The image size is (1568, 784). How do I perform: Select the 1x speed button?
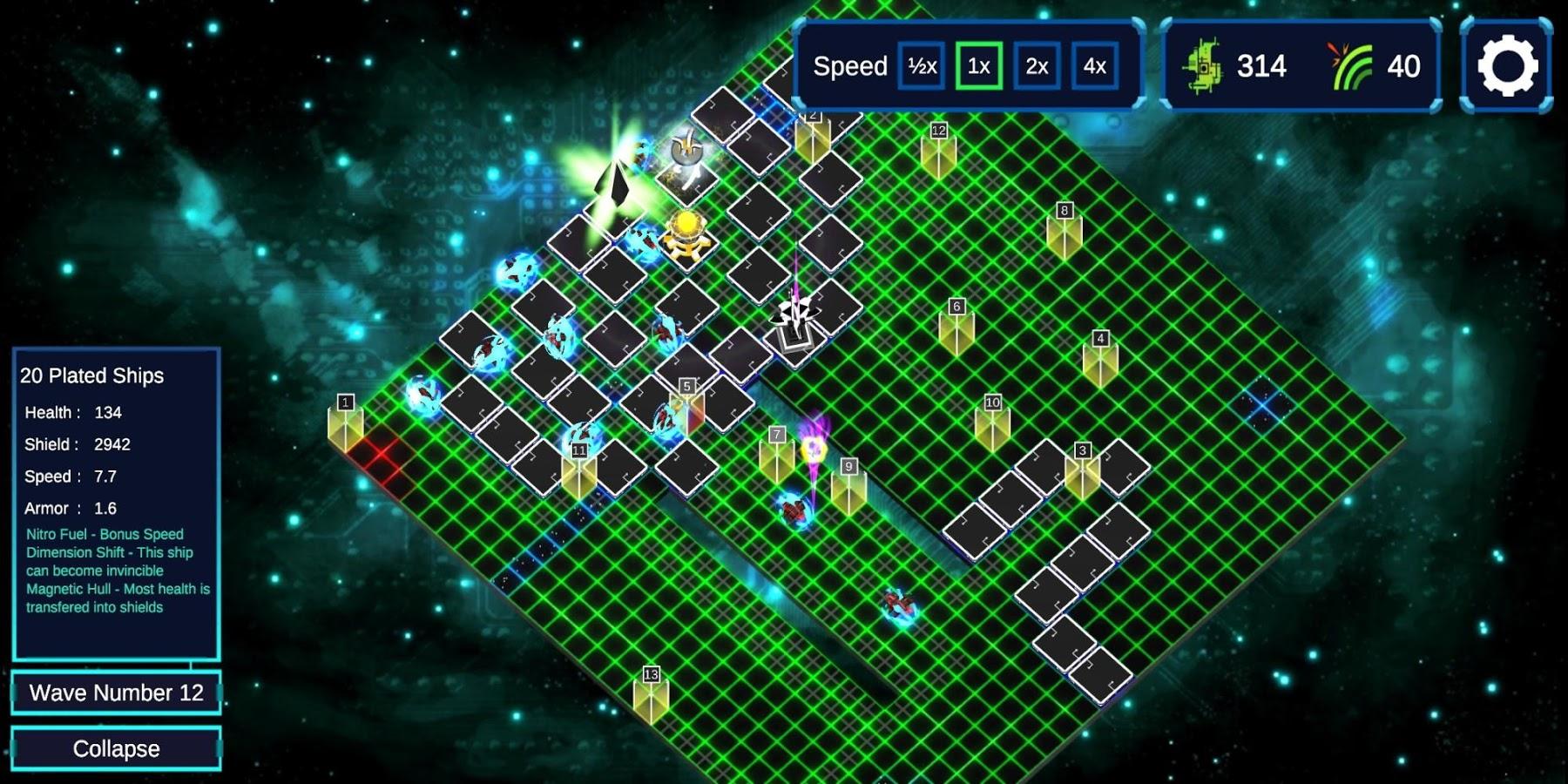(978, 66)
